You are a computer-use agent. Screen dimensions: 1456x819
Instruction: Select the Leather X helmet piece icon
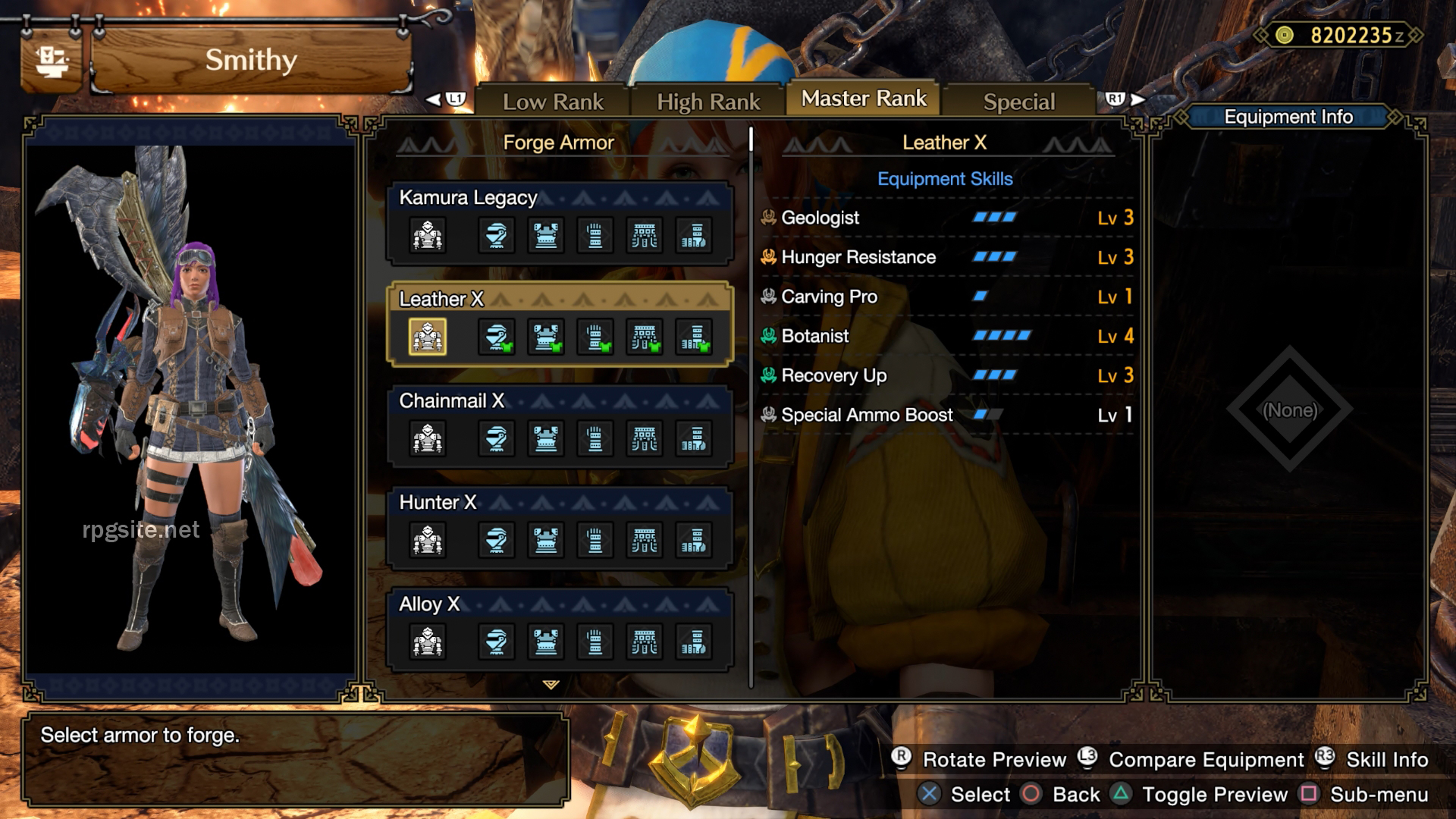pyautogui.click(x=497, y=337)
